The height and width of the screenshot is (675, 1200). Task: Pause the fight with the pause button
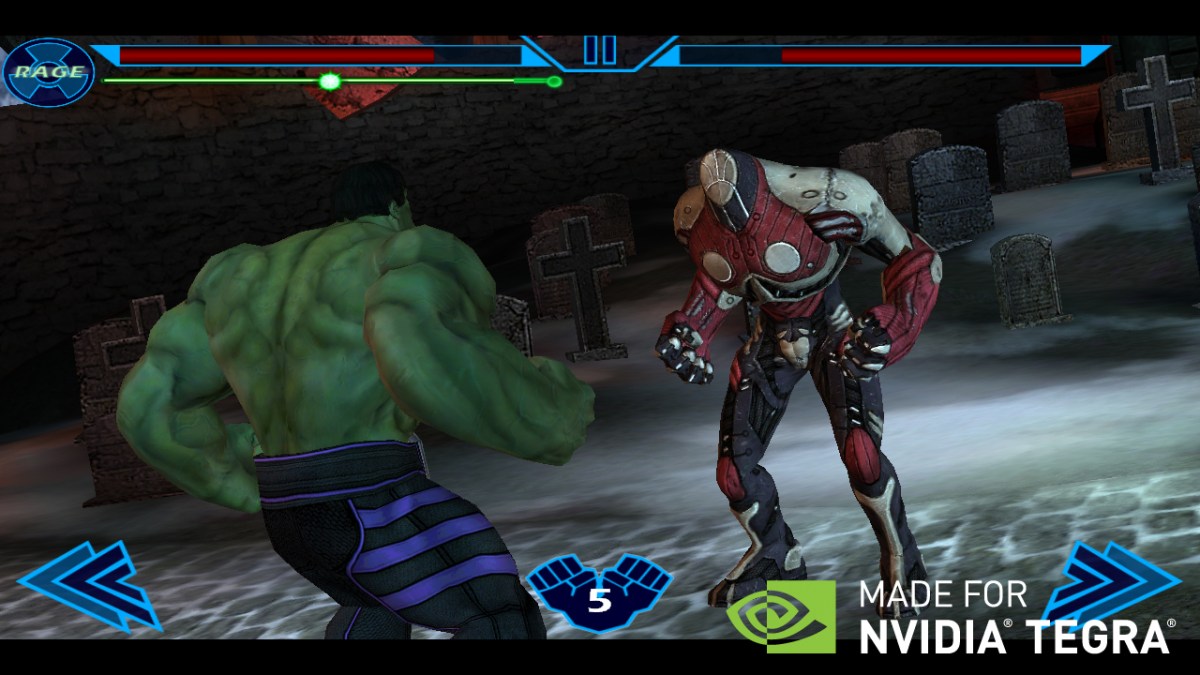tap(600, 50)
